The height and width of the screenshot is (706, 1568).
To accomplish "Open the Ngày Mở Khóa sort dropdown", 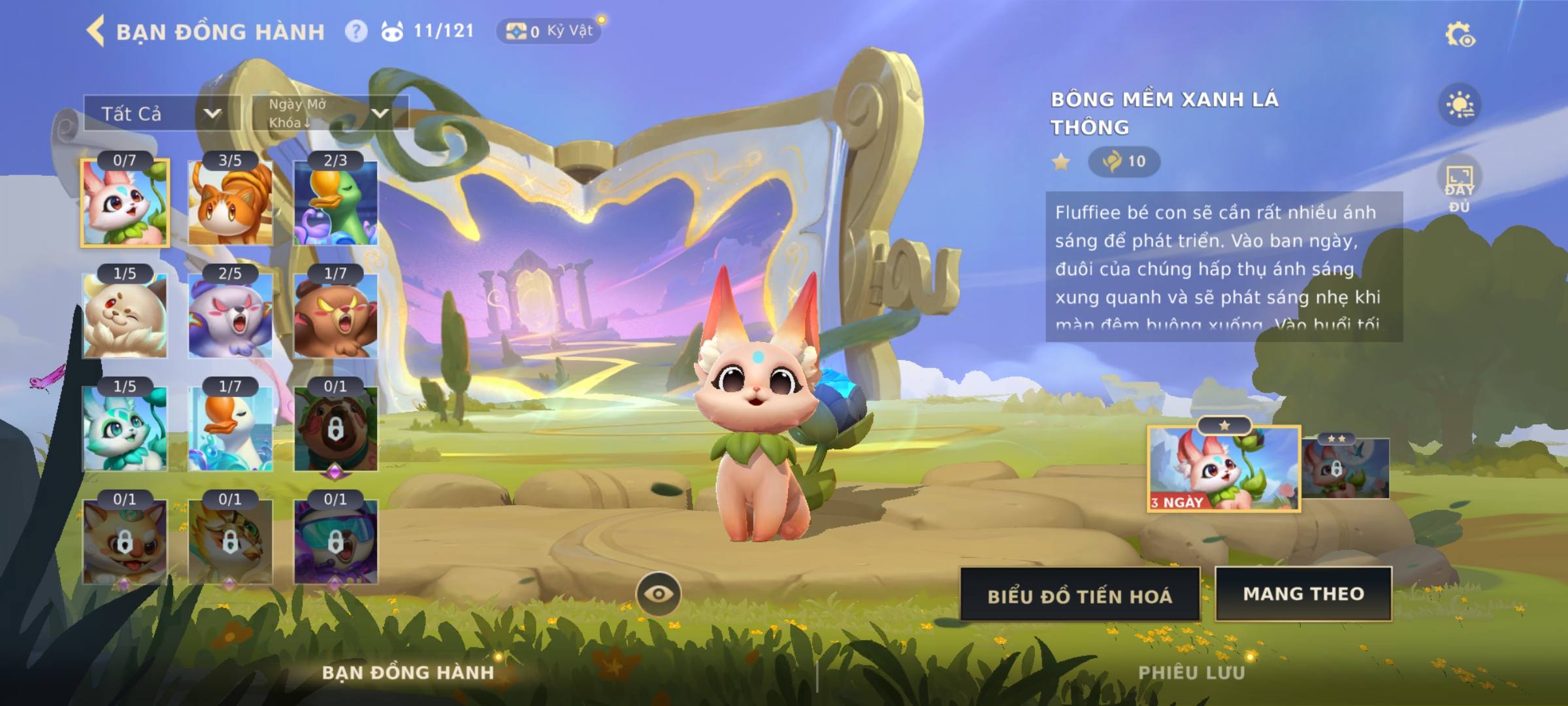I will pyautogui.click(x=330, y=113).
